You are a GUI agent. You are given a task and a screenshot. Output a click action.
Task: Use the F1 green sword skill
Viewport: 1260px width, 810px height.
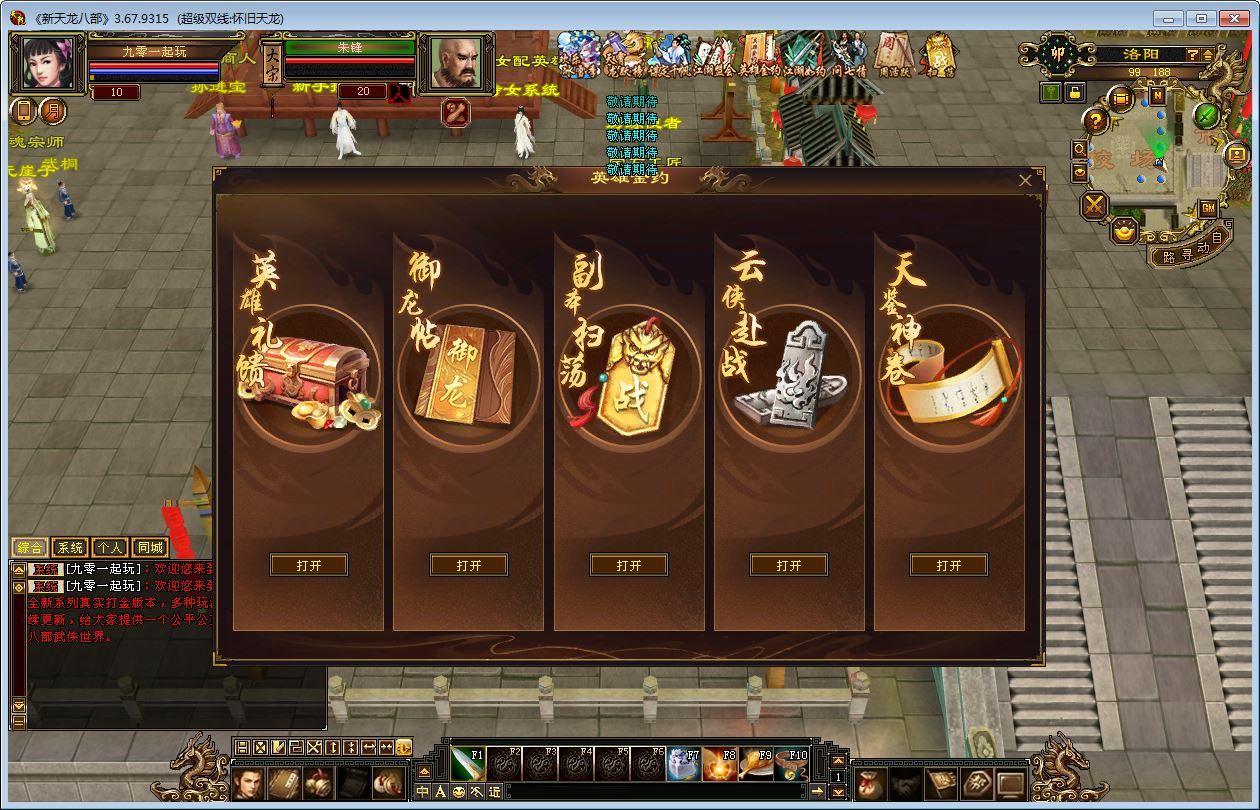[467, 763]
